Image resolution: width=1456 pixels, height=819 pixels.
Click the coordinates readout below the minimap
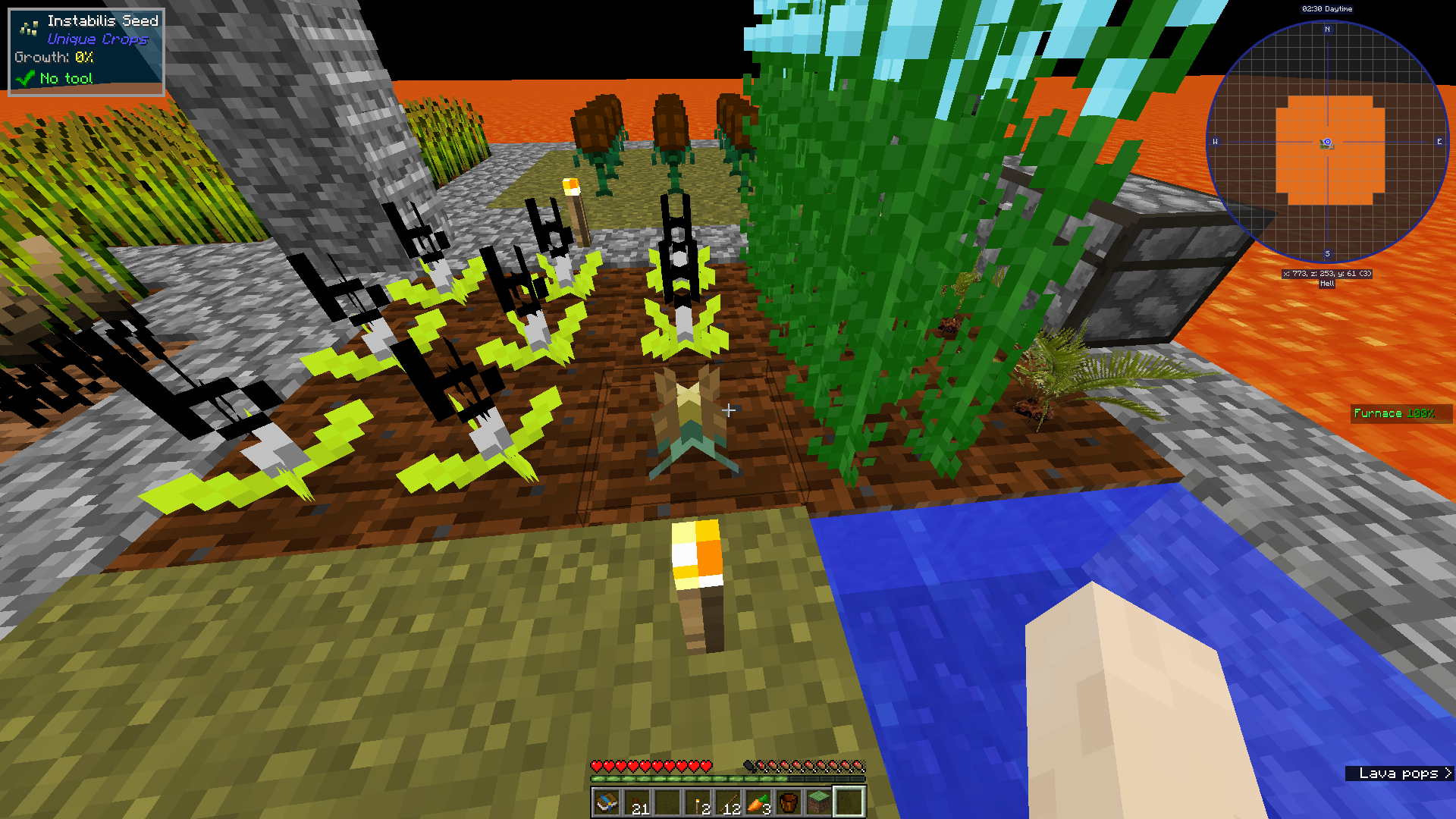tap(1327, 275)
